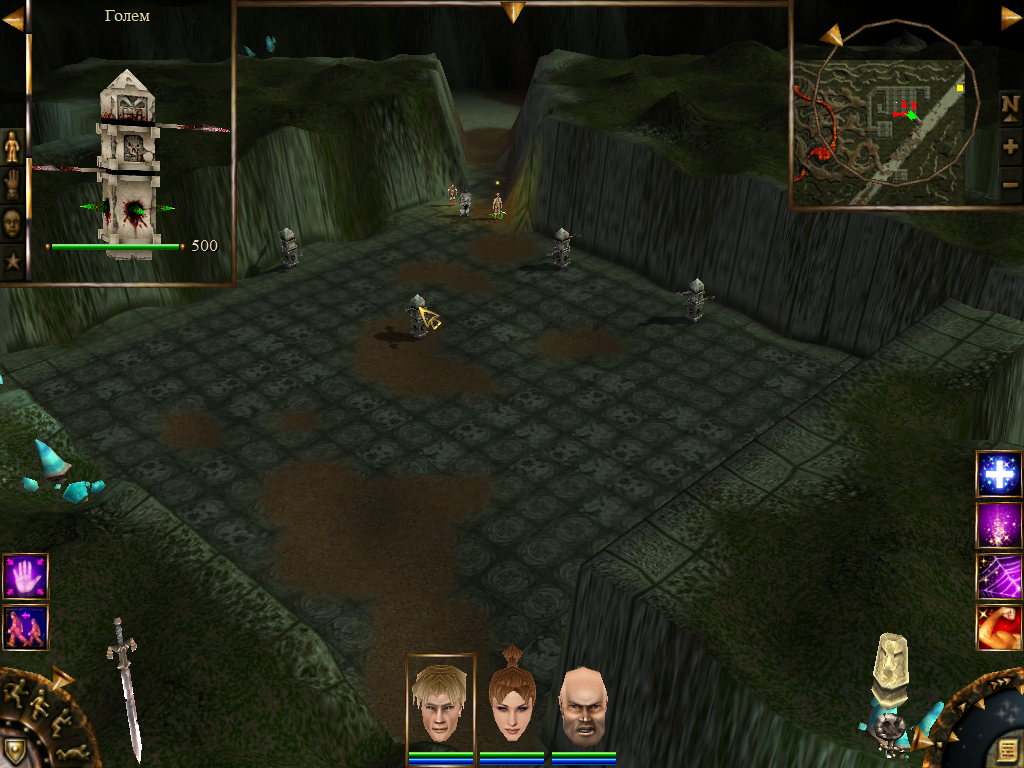Switch to the raised hand tab
The width and height of the screenshot is (1024, 768).
pyautogui.click(x=13, y=185)
